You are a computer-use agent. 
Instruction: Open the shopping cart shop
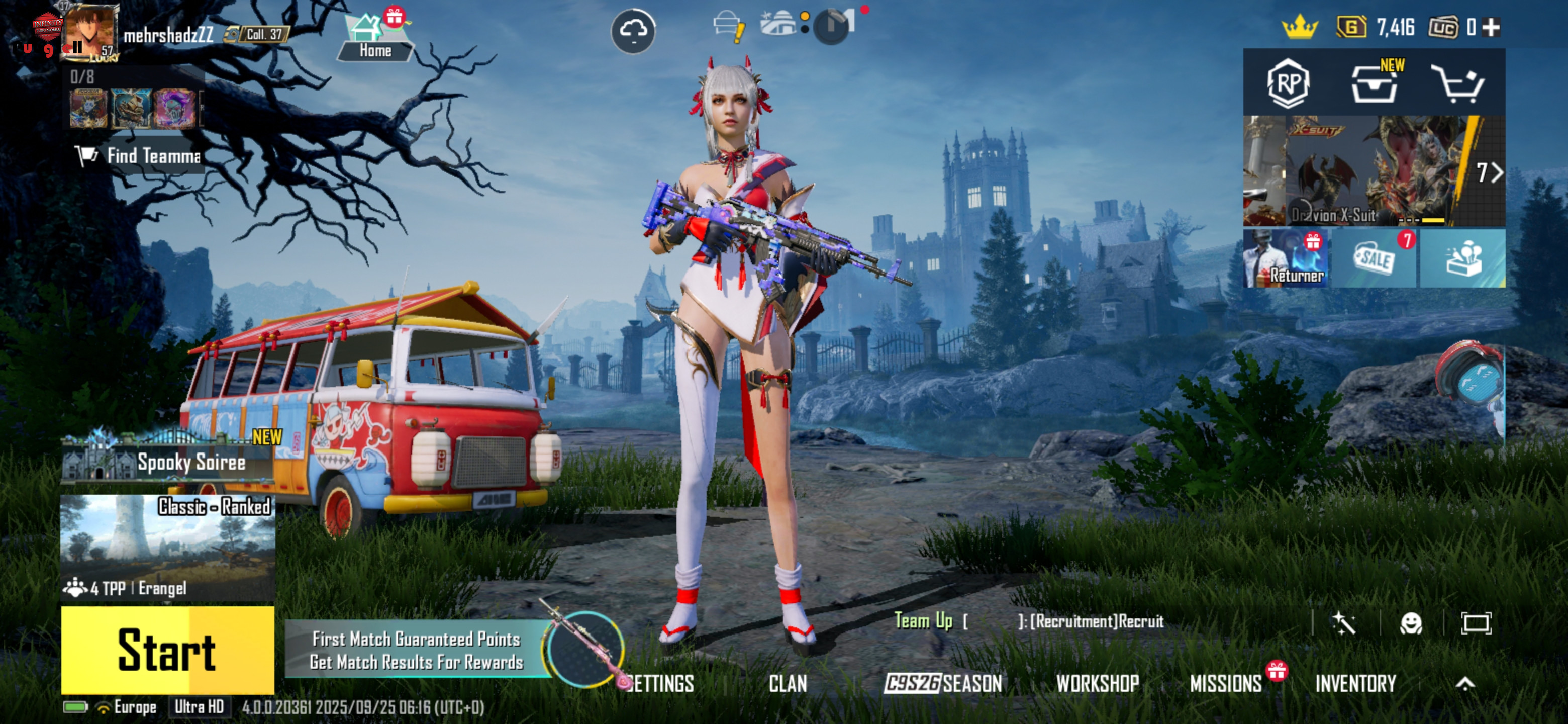1458,83
